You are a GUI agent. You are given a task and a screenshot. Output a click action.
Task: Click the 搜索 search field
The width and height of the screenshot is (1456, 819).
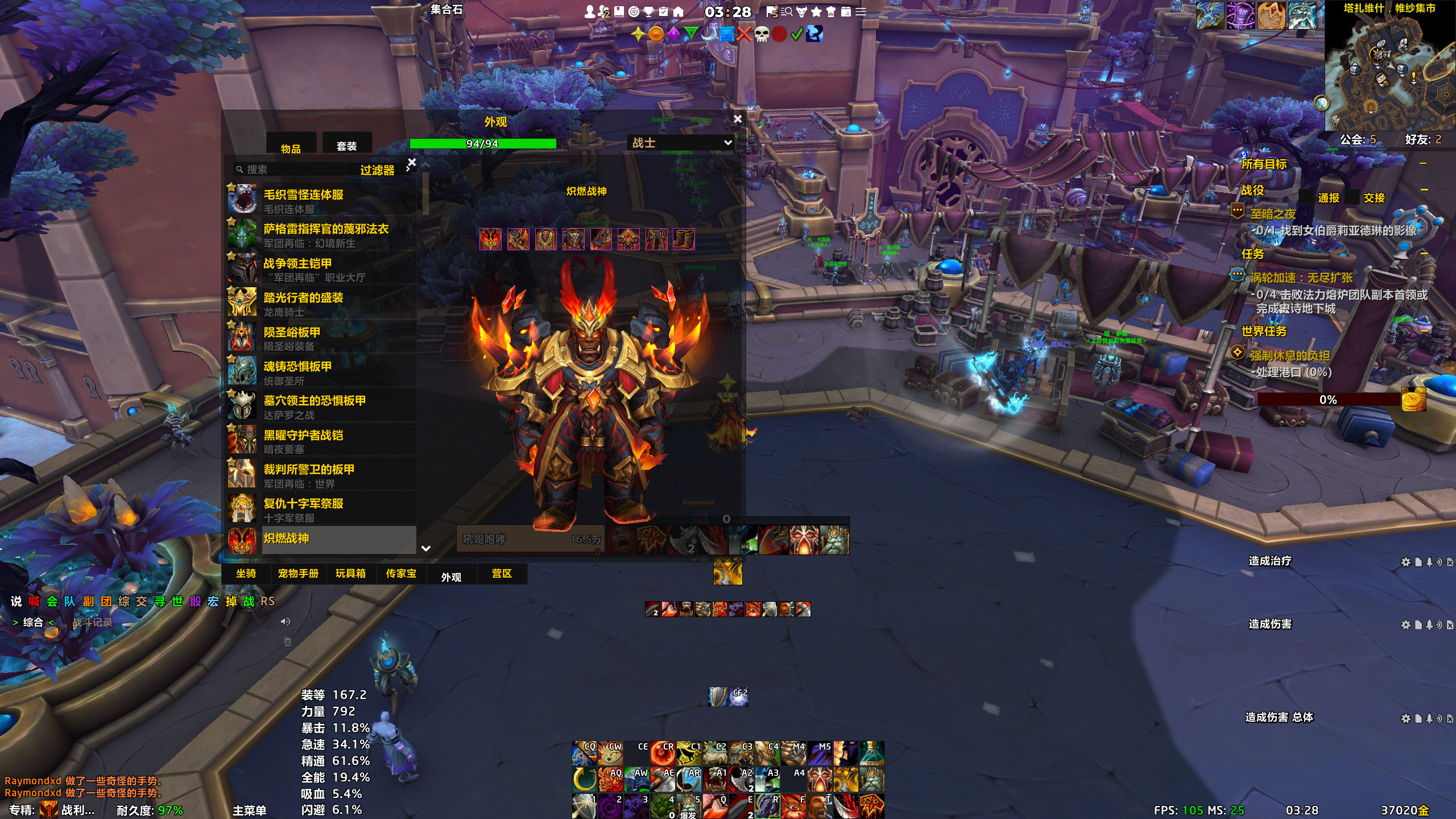[290, 169]
